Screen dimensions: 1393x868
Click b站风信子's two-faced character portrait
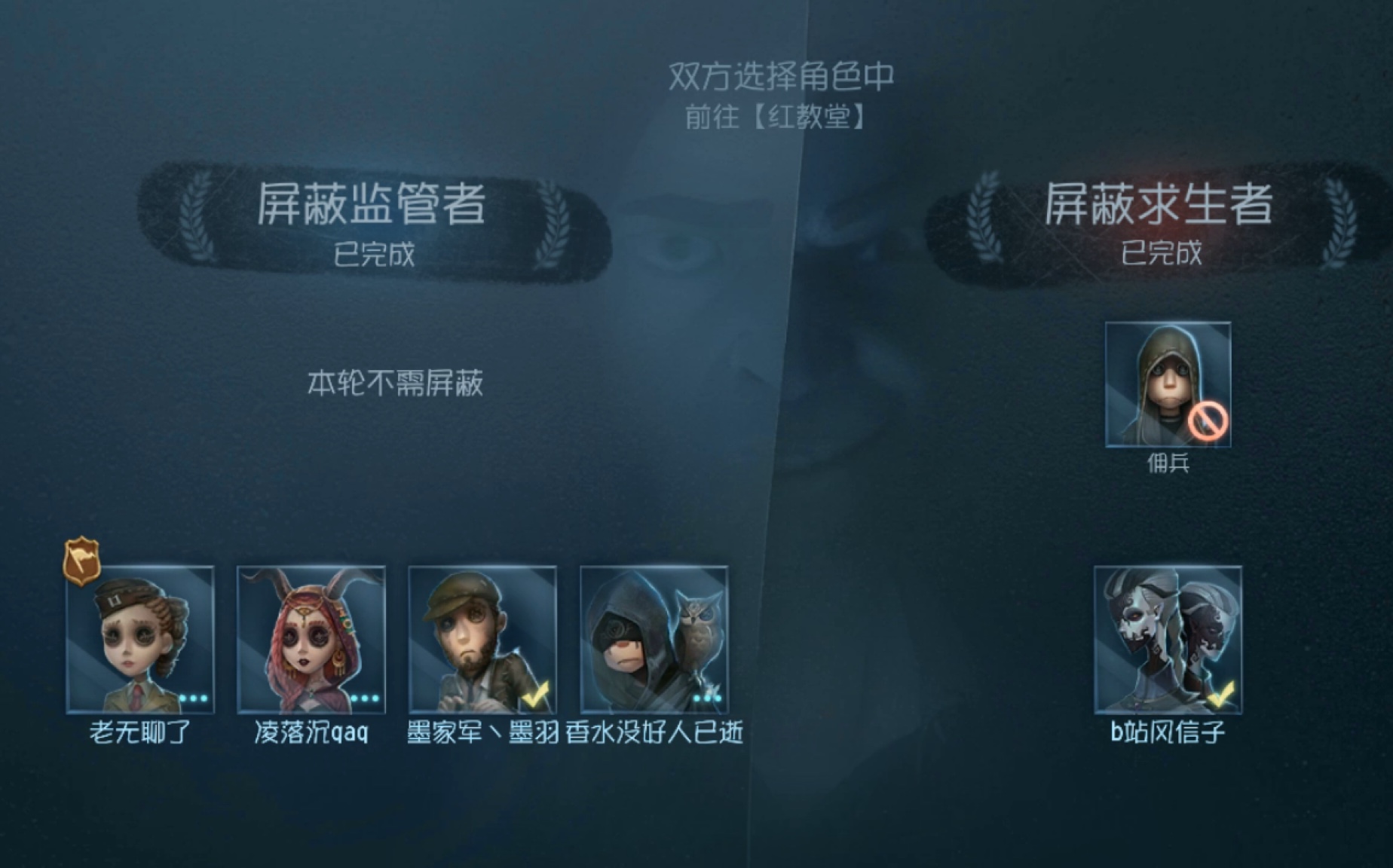pyautogui.click(x=1168, y=638)
